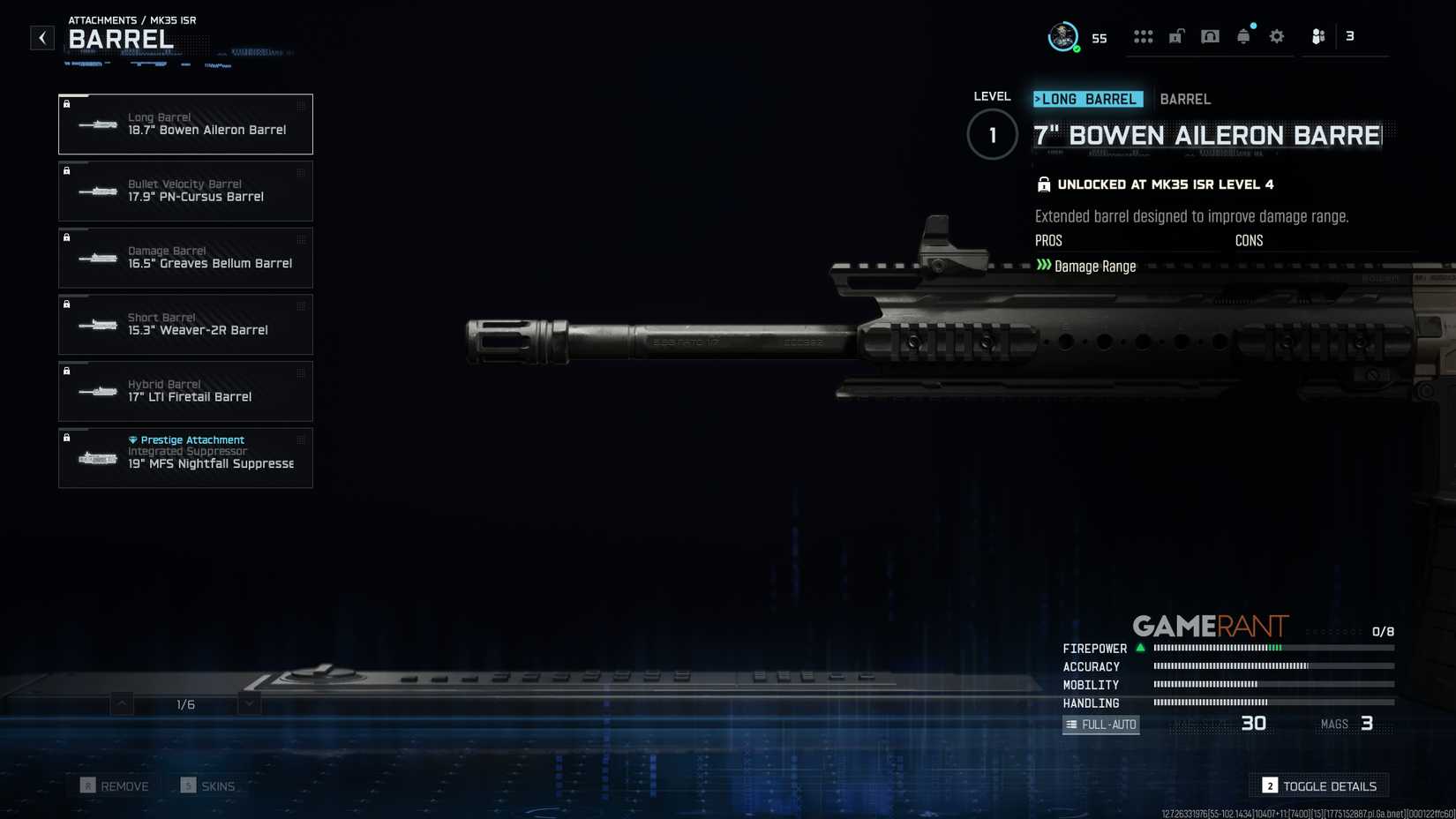Screen dimensions: 1456x819
Task: Open the notifications bell icon
Action: 1243,35
